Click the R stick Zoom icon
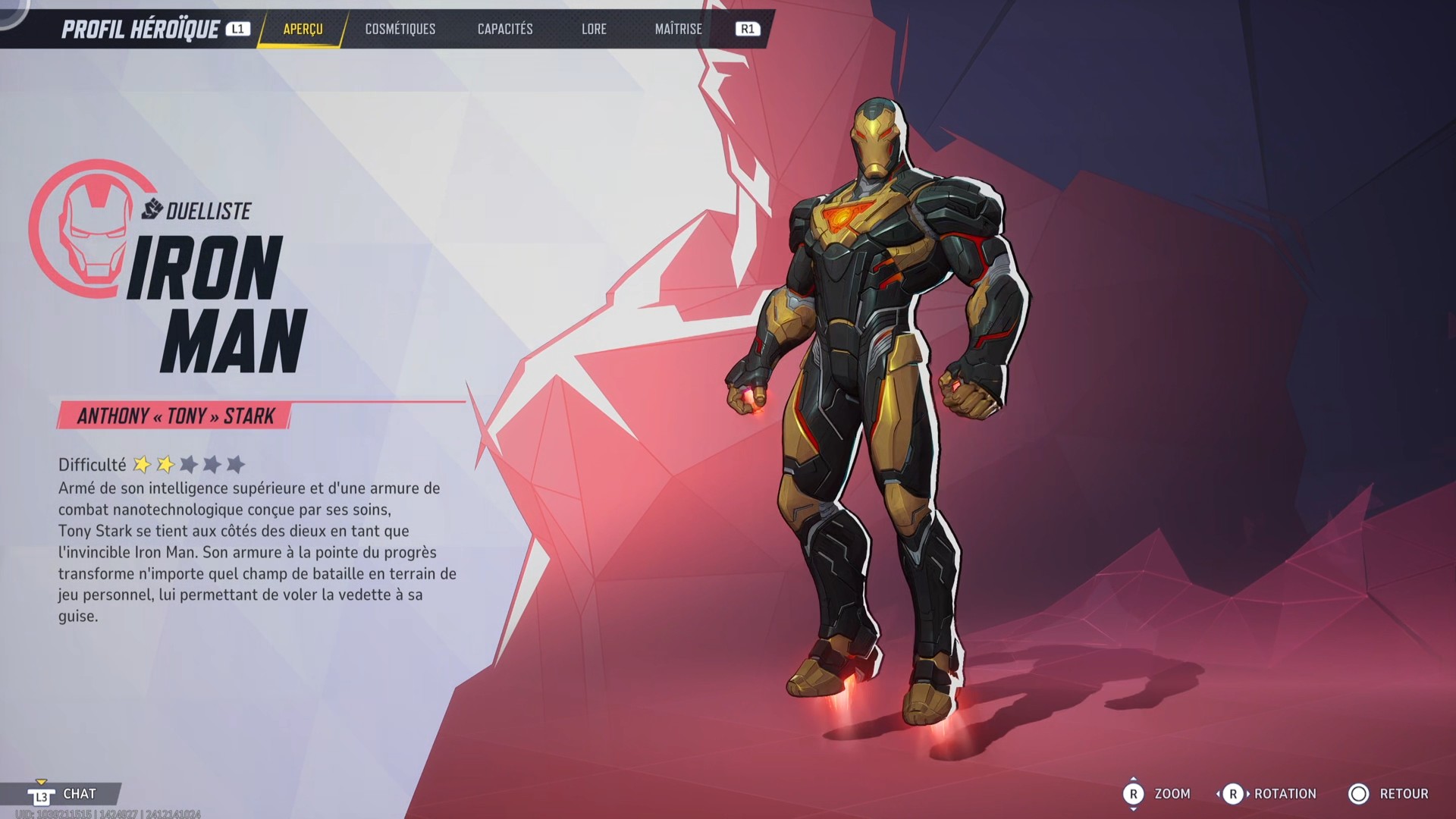 [x=1135, y=794]
